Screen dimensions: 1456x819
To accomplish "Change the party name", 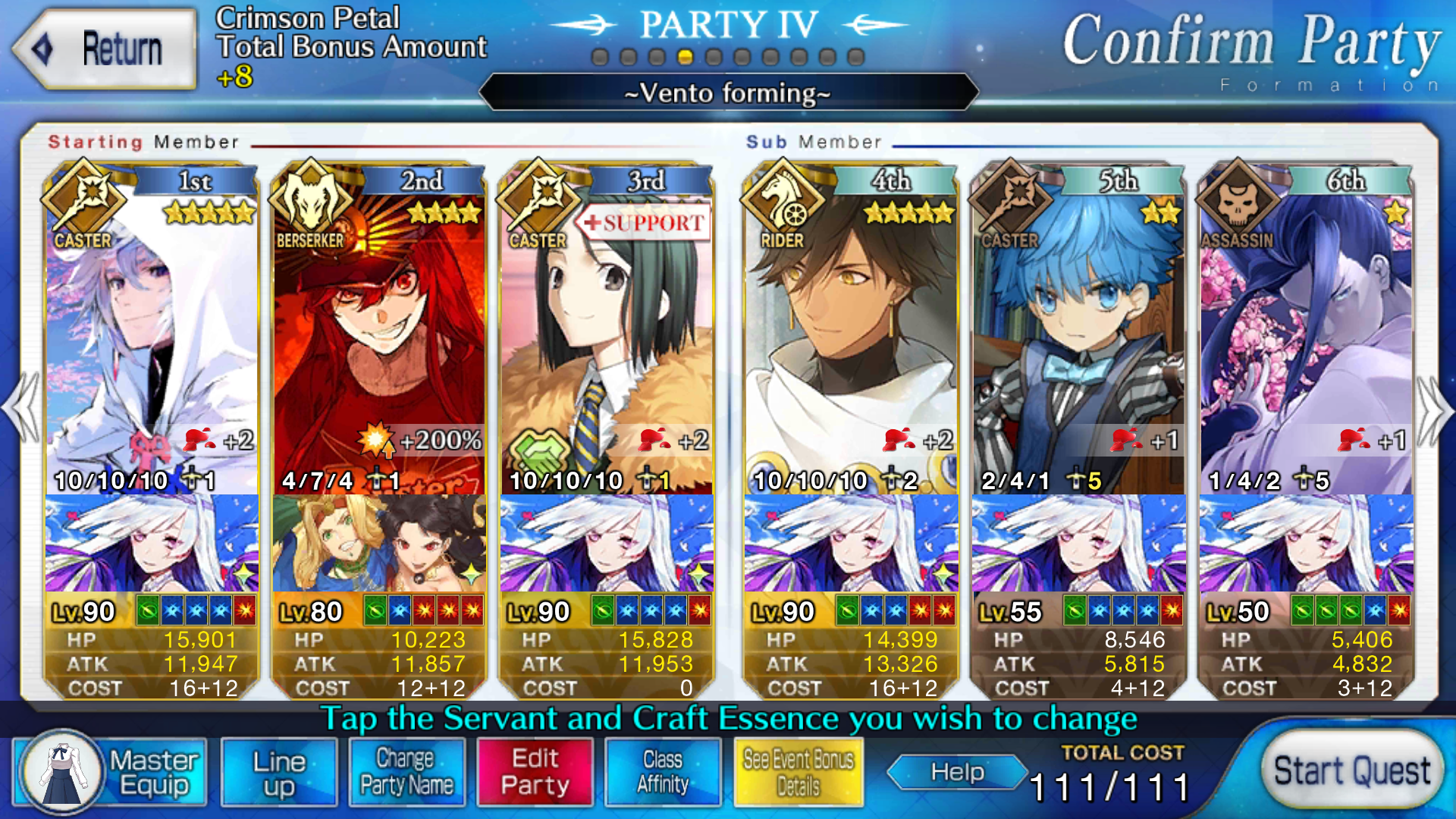I will click(x=406, y=772).
